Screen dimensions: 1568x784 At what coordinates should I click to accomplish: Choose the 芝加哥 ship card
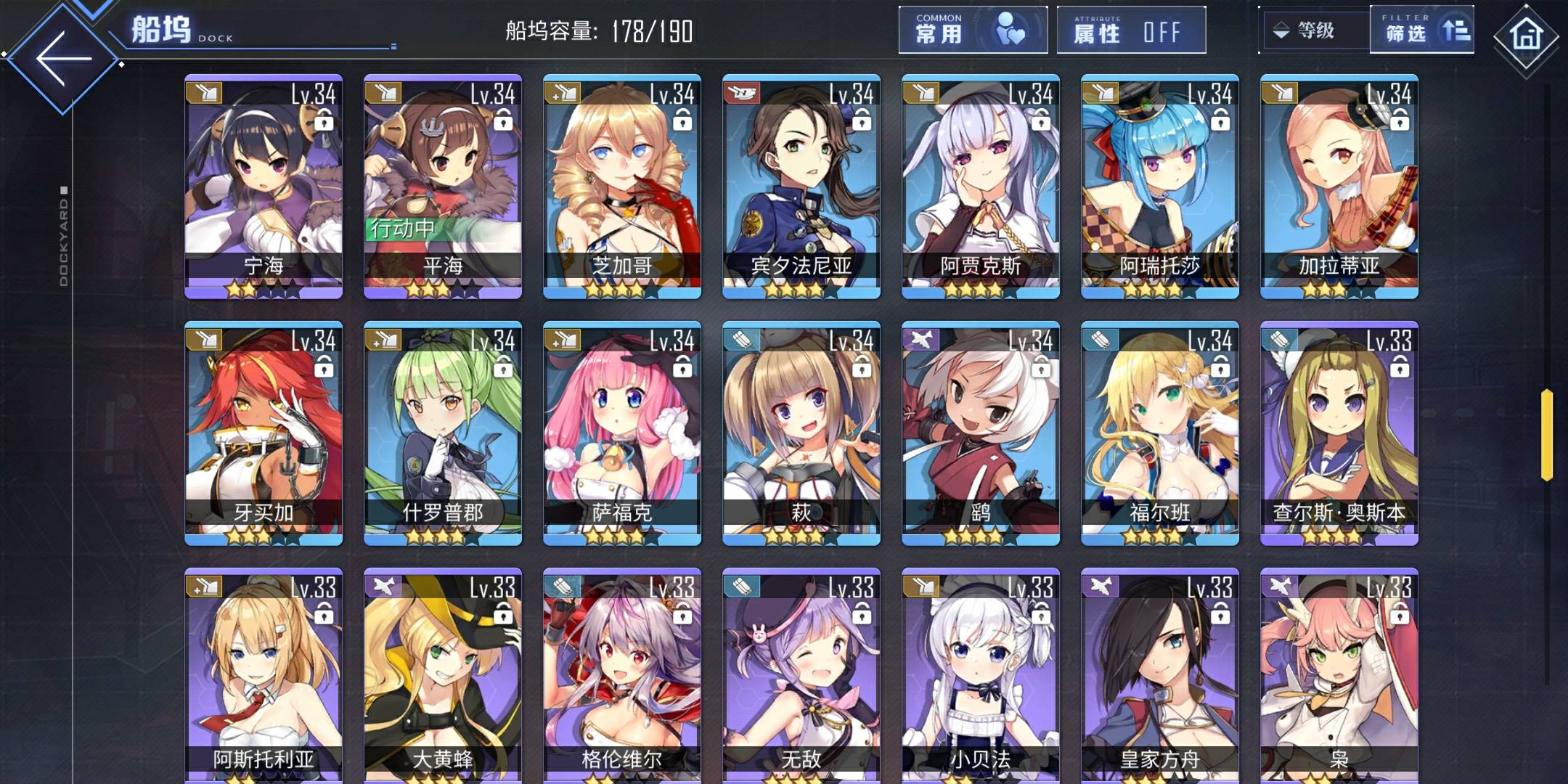pos(622,186)
